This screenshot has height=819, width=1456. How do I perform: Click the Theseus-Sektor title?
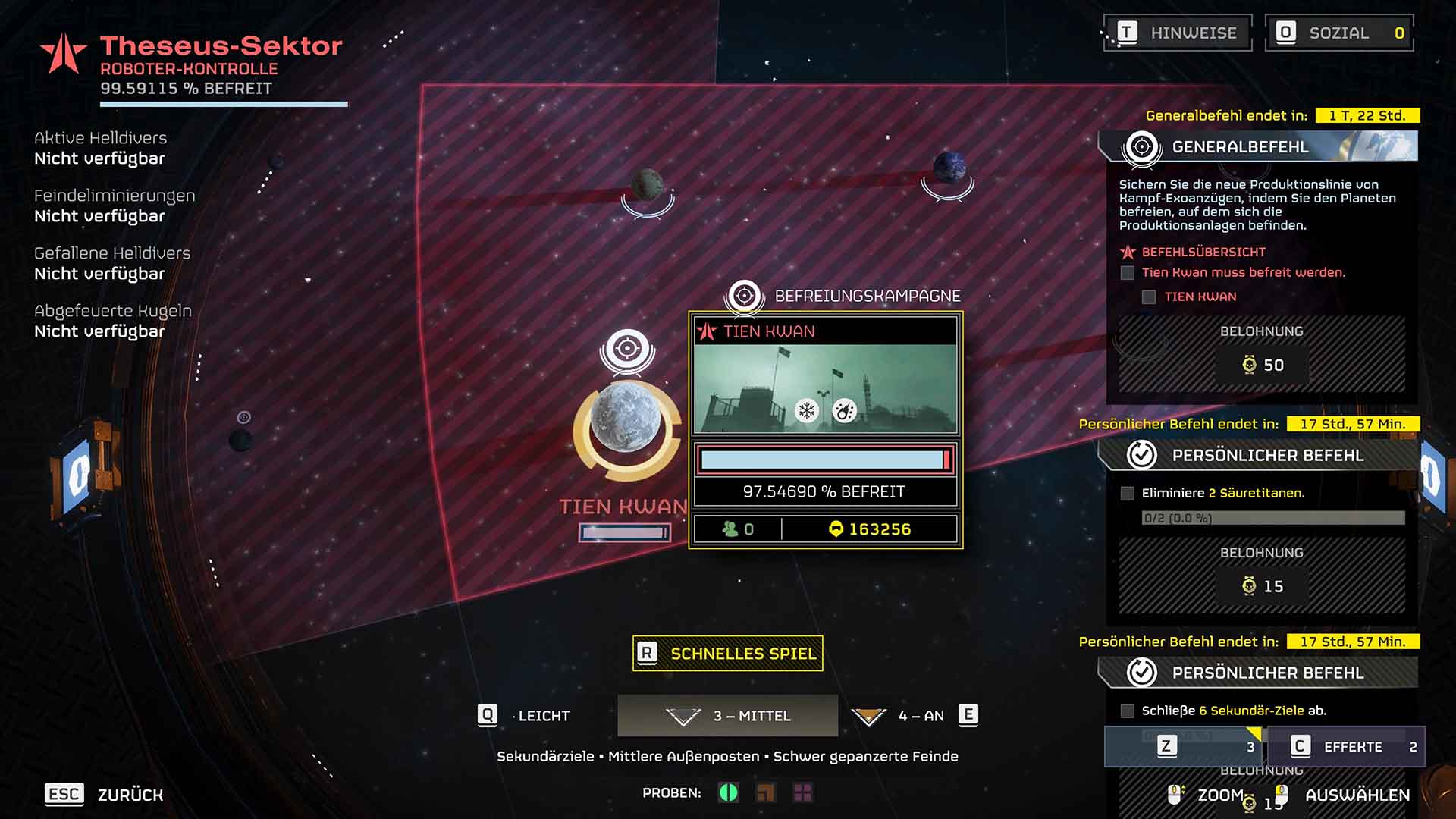pos(221,46)
